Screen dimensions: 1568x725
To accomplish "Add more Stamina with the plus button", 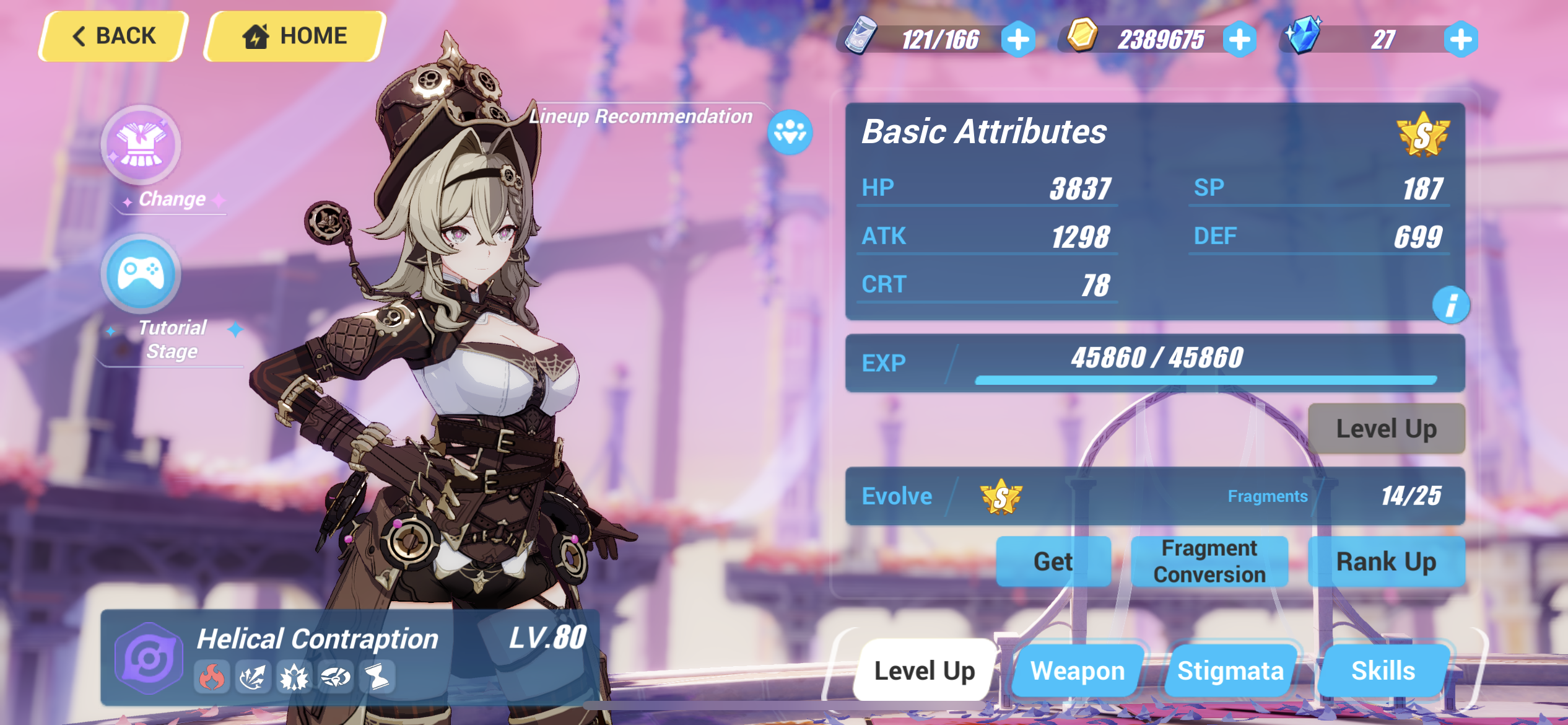I will [1017, 38].
